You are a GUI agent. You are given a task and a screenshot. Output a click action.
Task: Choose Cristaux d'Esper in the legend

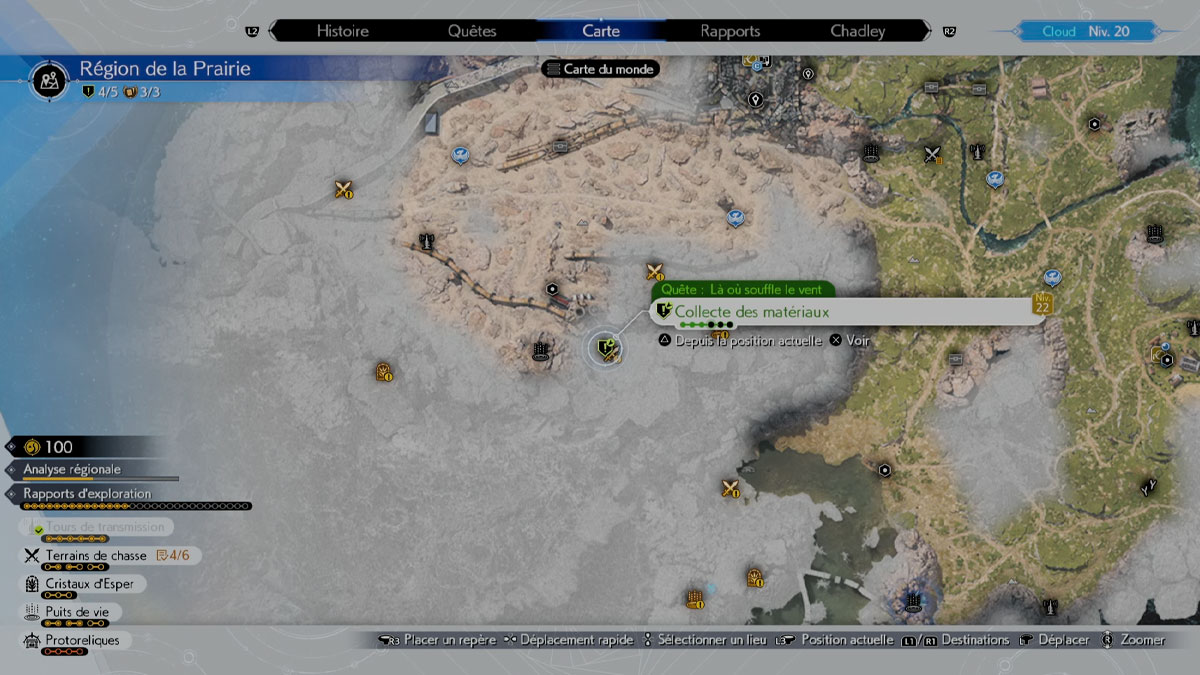click(89, 584)
